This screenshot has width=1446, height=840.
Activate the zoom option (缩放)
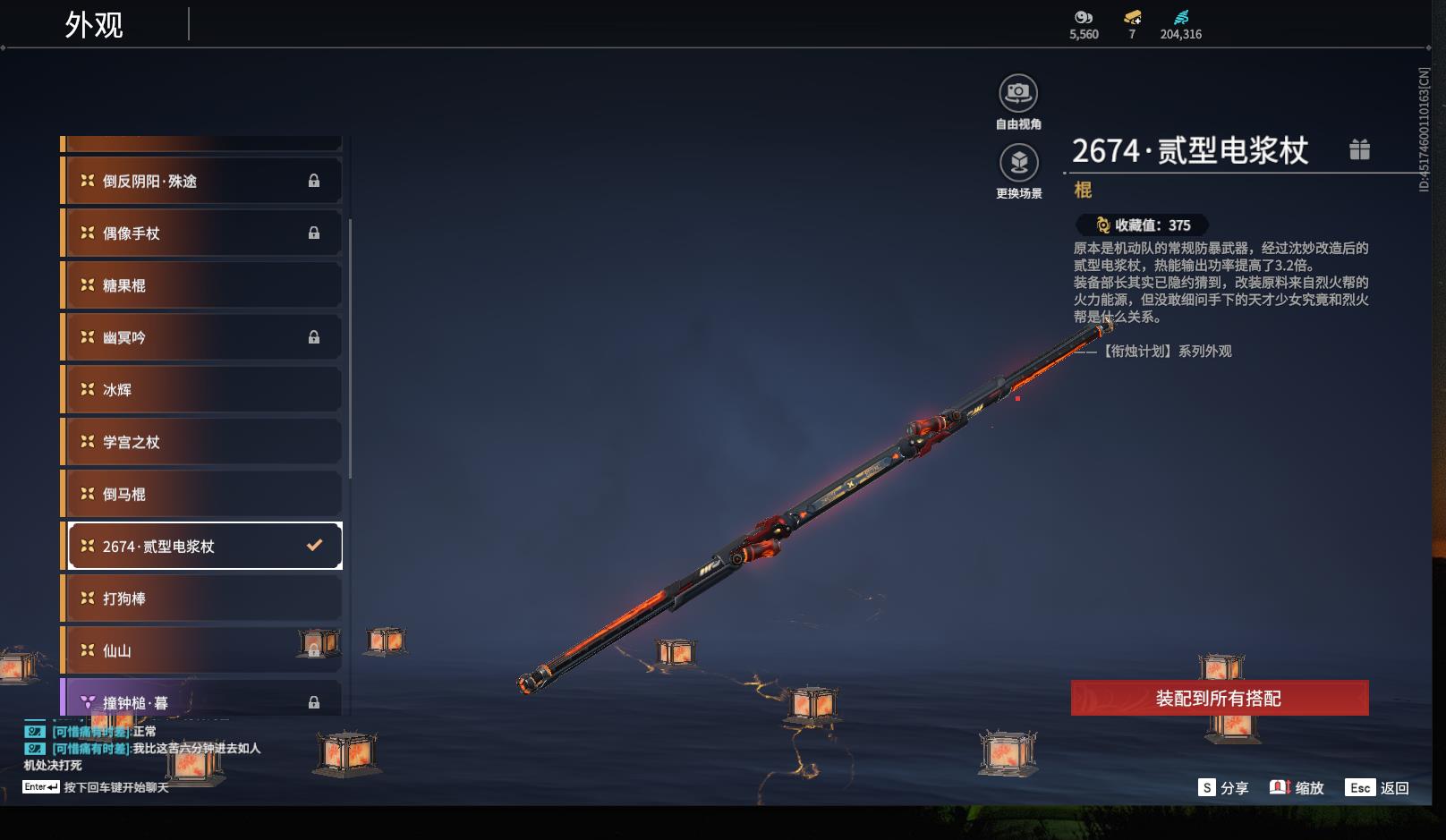(1297, 787)
